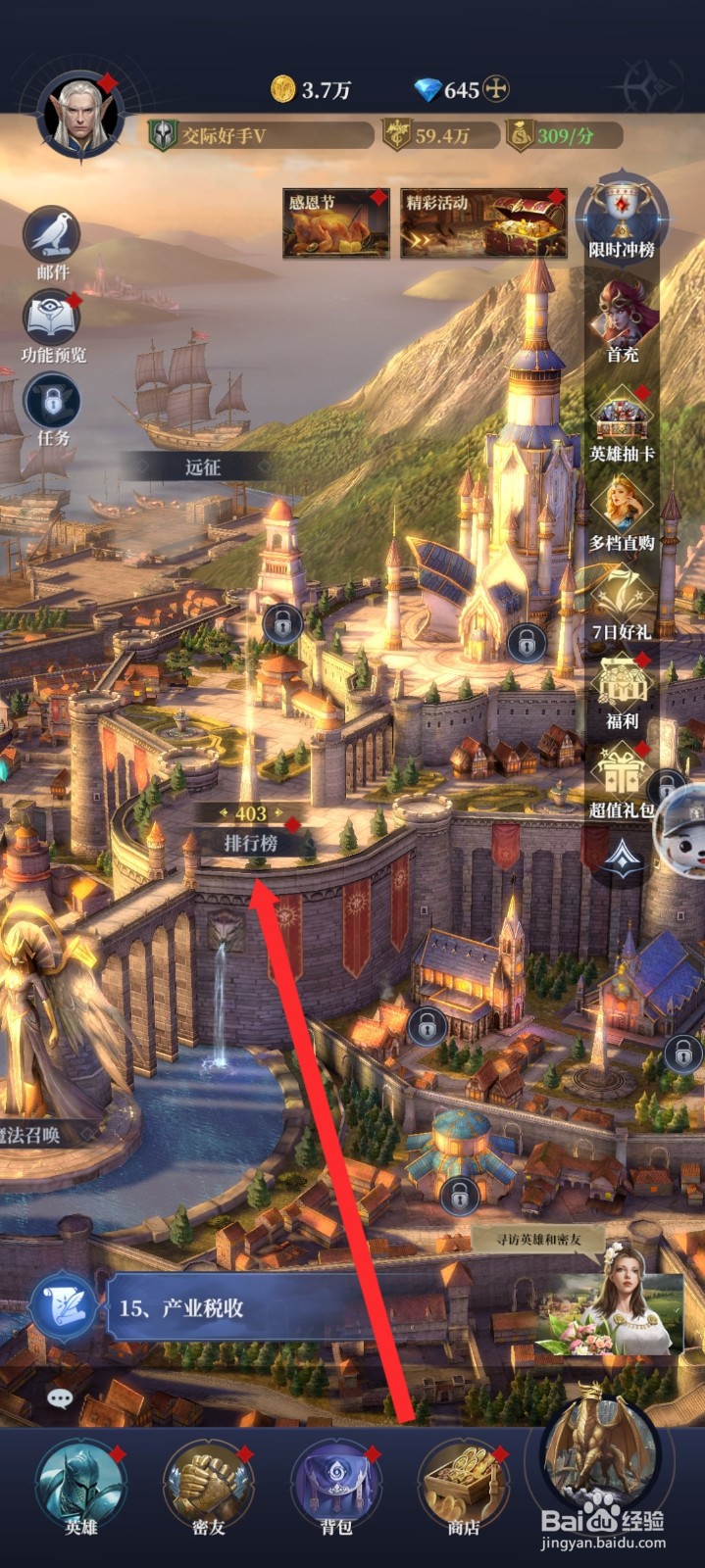Tap the plus icon beside diamonds
This screenshot has height=1568, width=705.
point(497,90)
